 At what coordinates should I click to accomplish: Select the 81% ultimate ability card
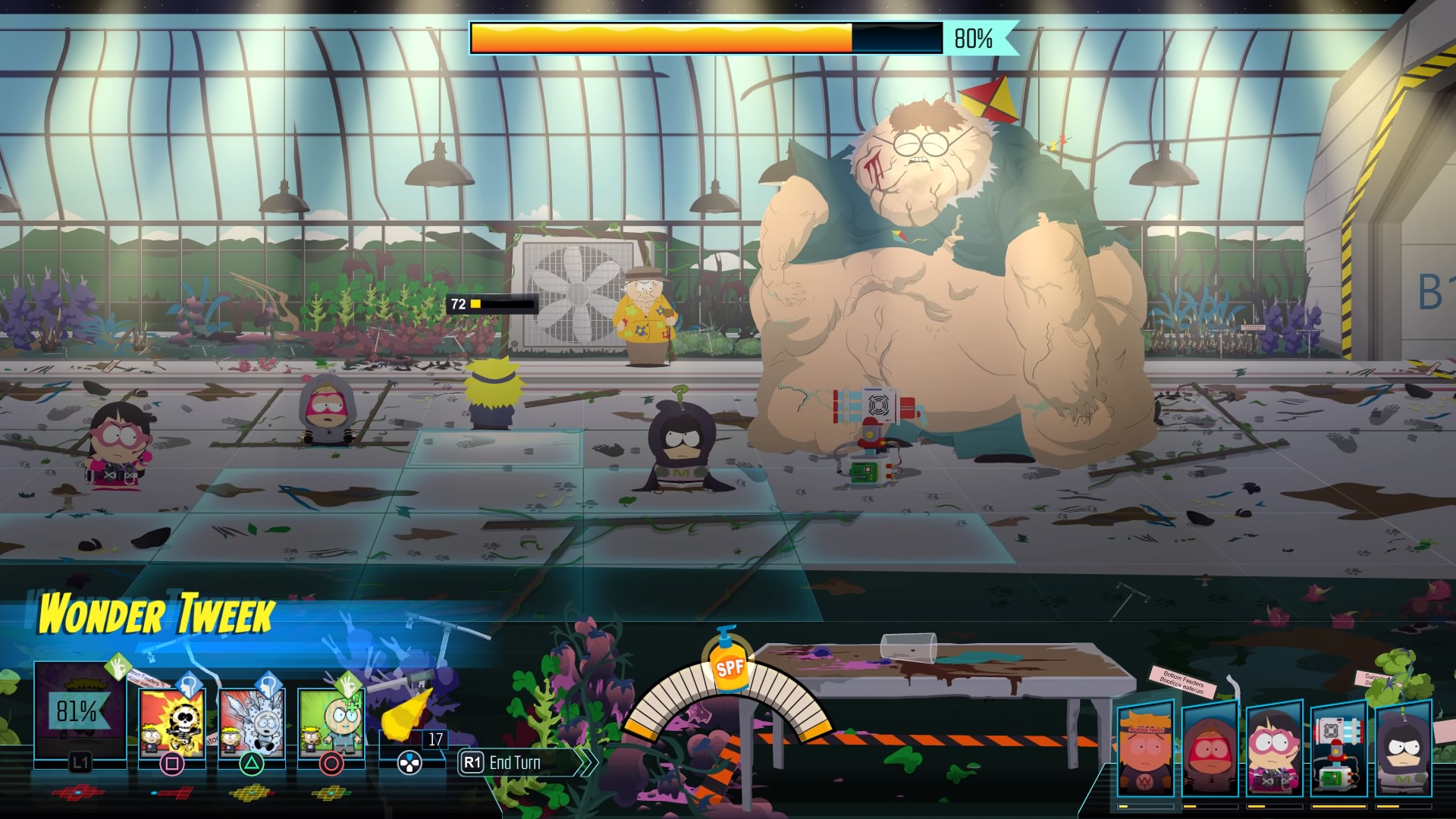80,711
